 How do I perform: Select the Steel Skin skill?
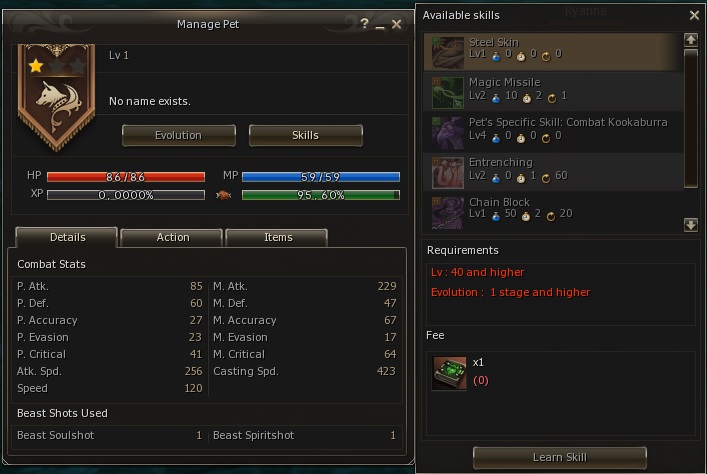pyautogui.click(x=552, y=49)
